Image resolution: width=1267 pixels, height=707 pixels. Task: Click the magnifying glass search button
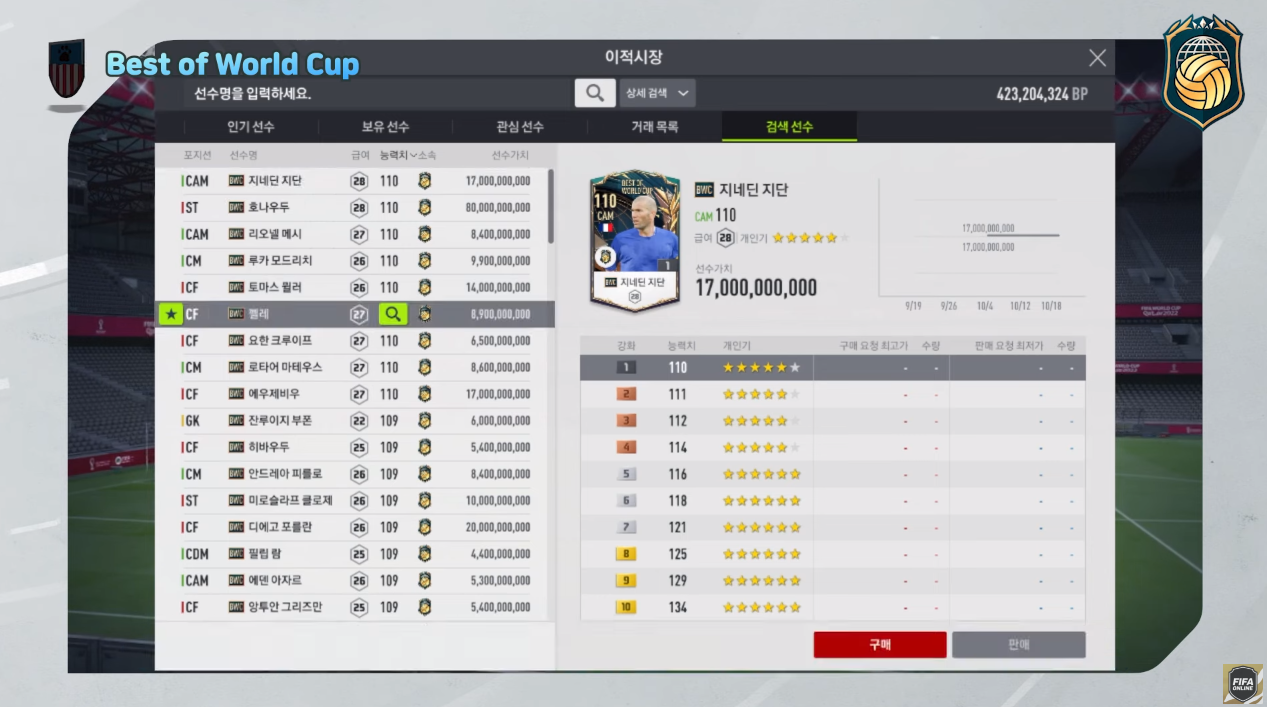595,93
